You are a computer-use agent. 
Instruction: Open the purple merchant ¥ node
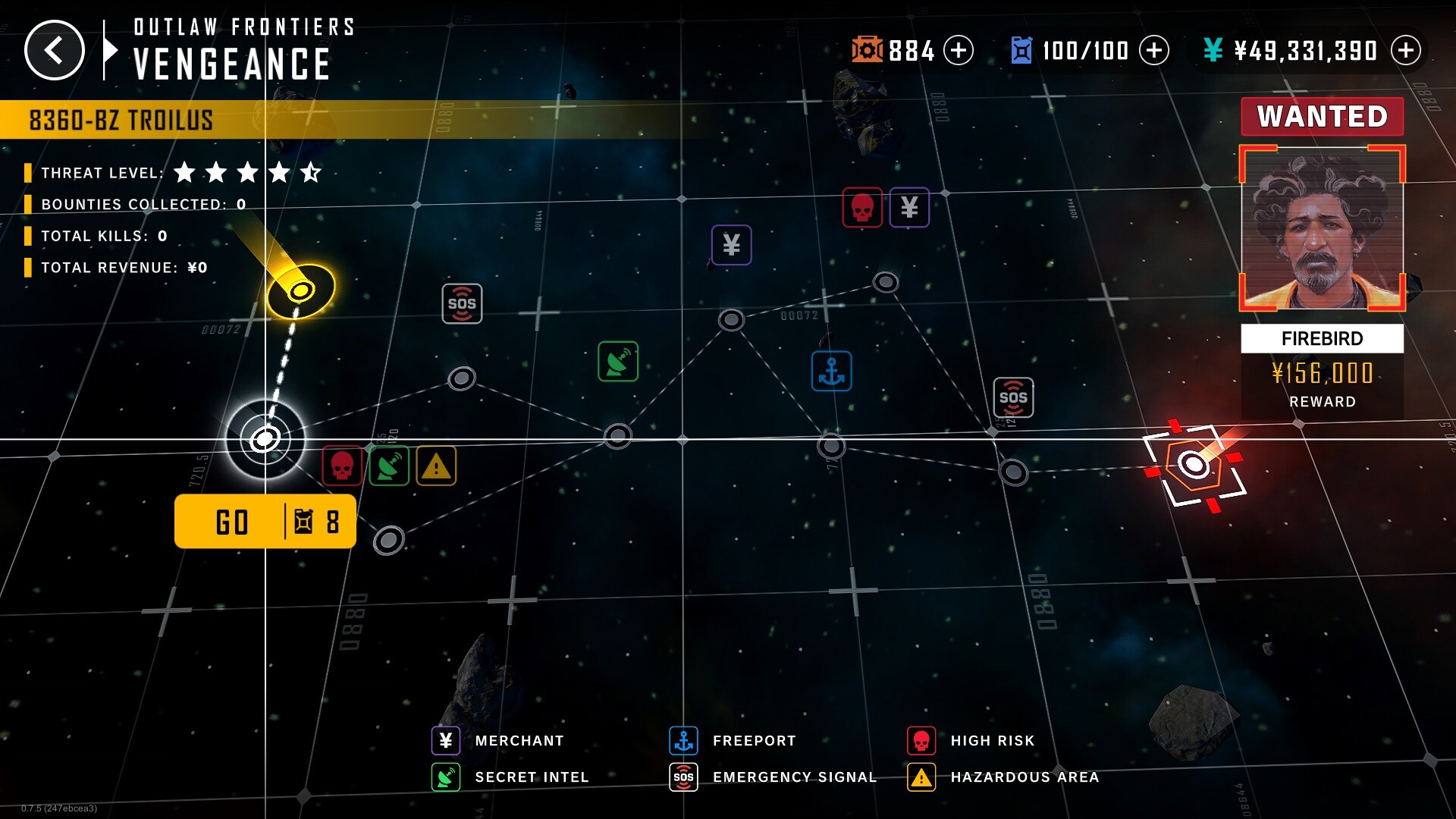point(730,244)
